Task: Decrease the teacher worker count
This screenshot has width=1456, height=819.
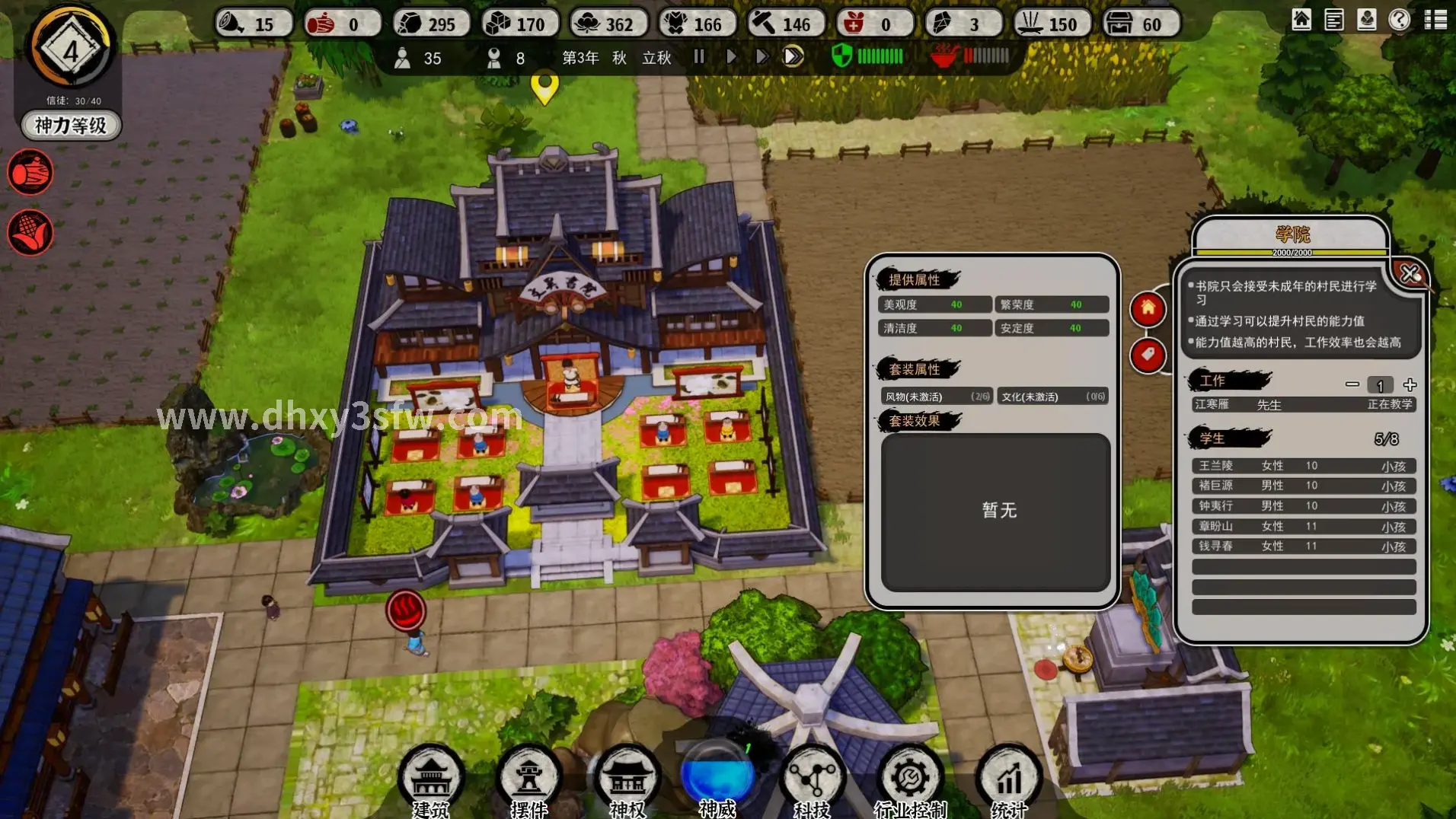Action: [1352, 384]
